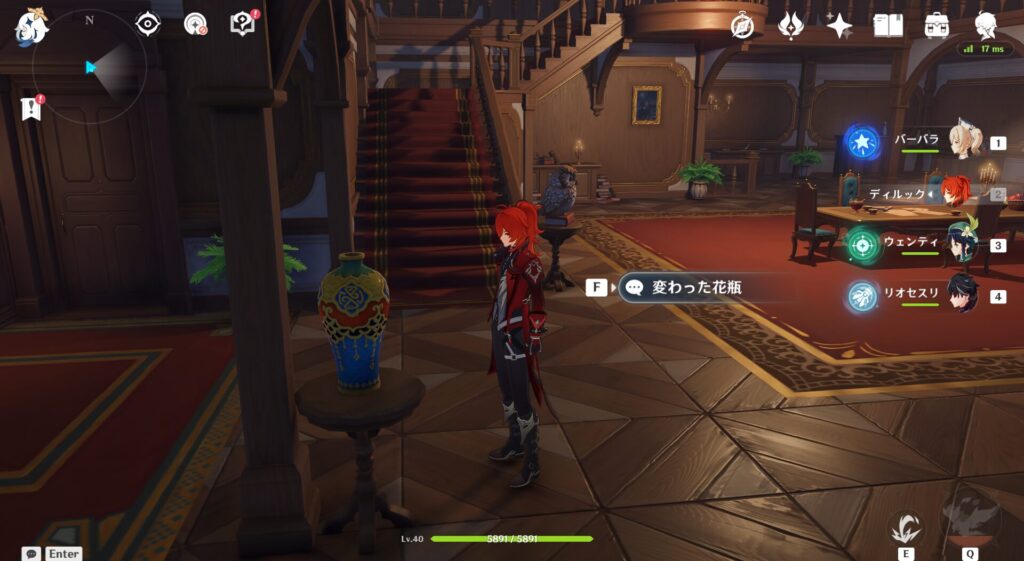Screen dimensions: 1024x561
Task: Toggle the eye-shaped elemental sight icon
Action: tap(148, 24)
